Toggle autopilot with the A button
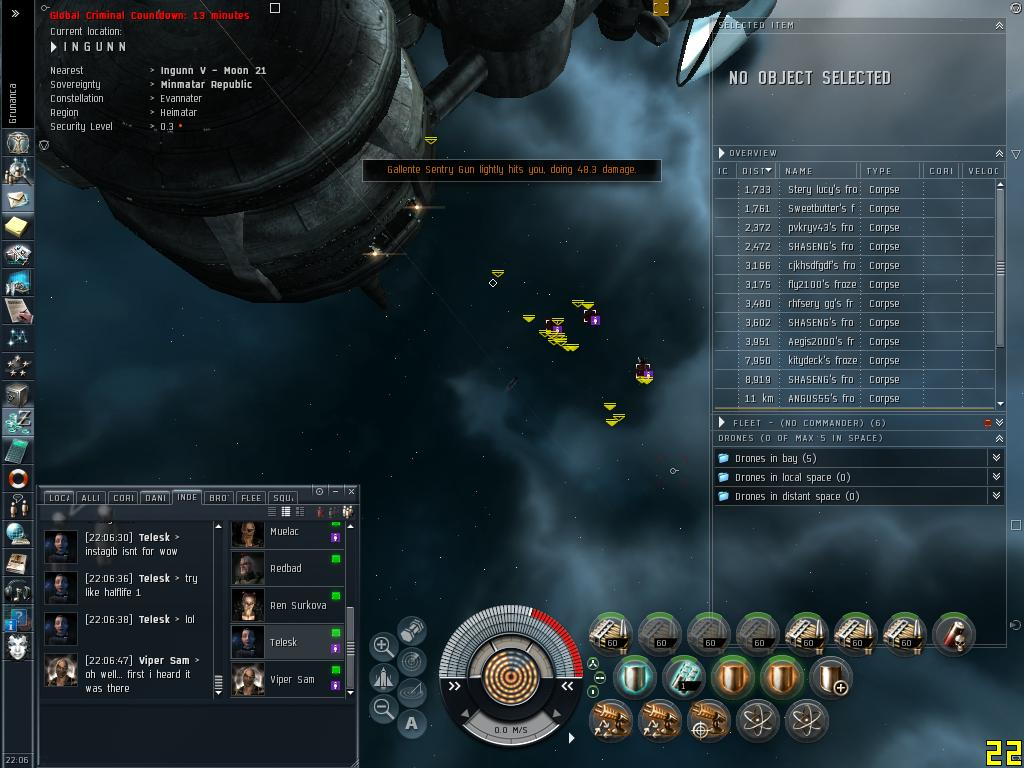 412,723
